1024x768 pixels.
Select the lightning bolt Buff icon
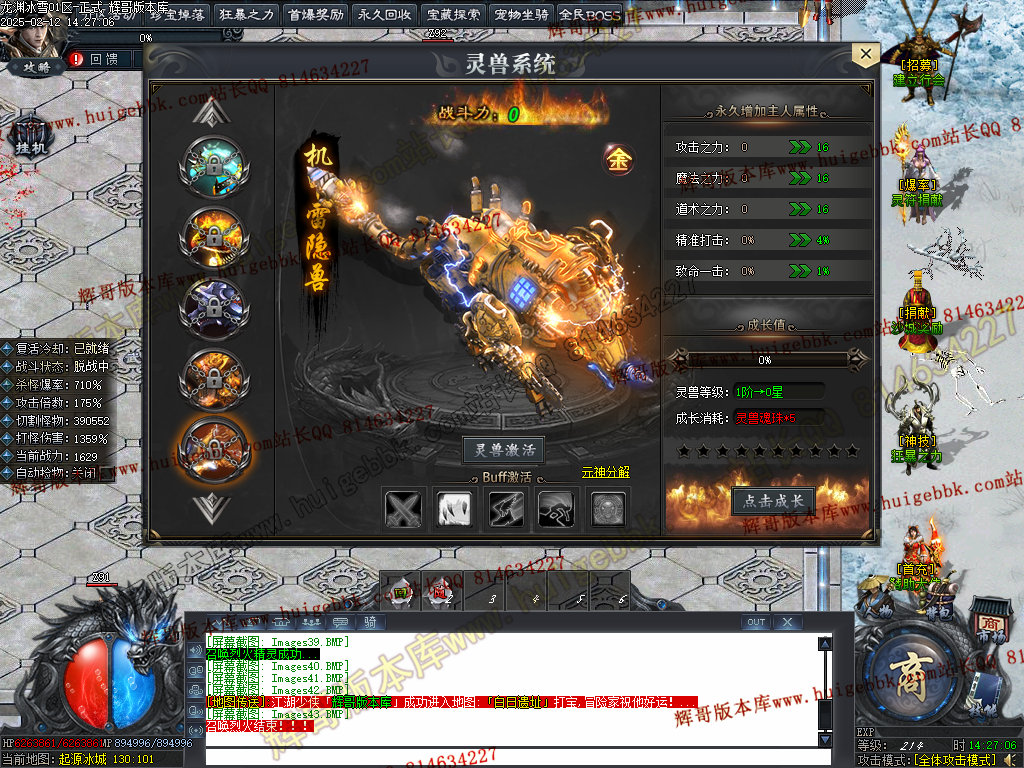point(506,510)
